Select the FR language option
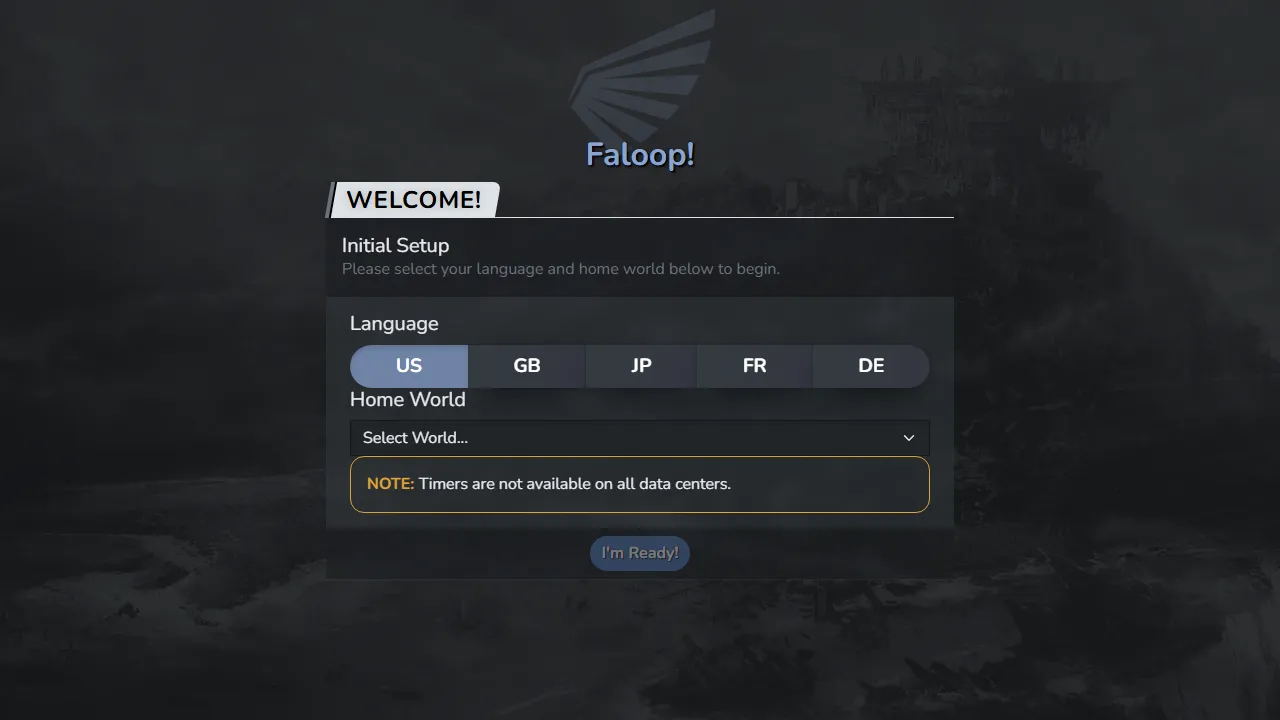Screen dimensions: 1280x720 [x=754, y=366]
